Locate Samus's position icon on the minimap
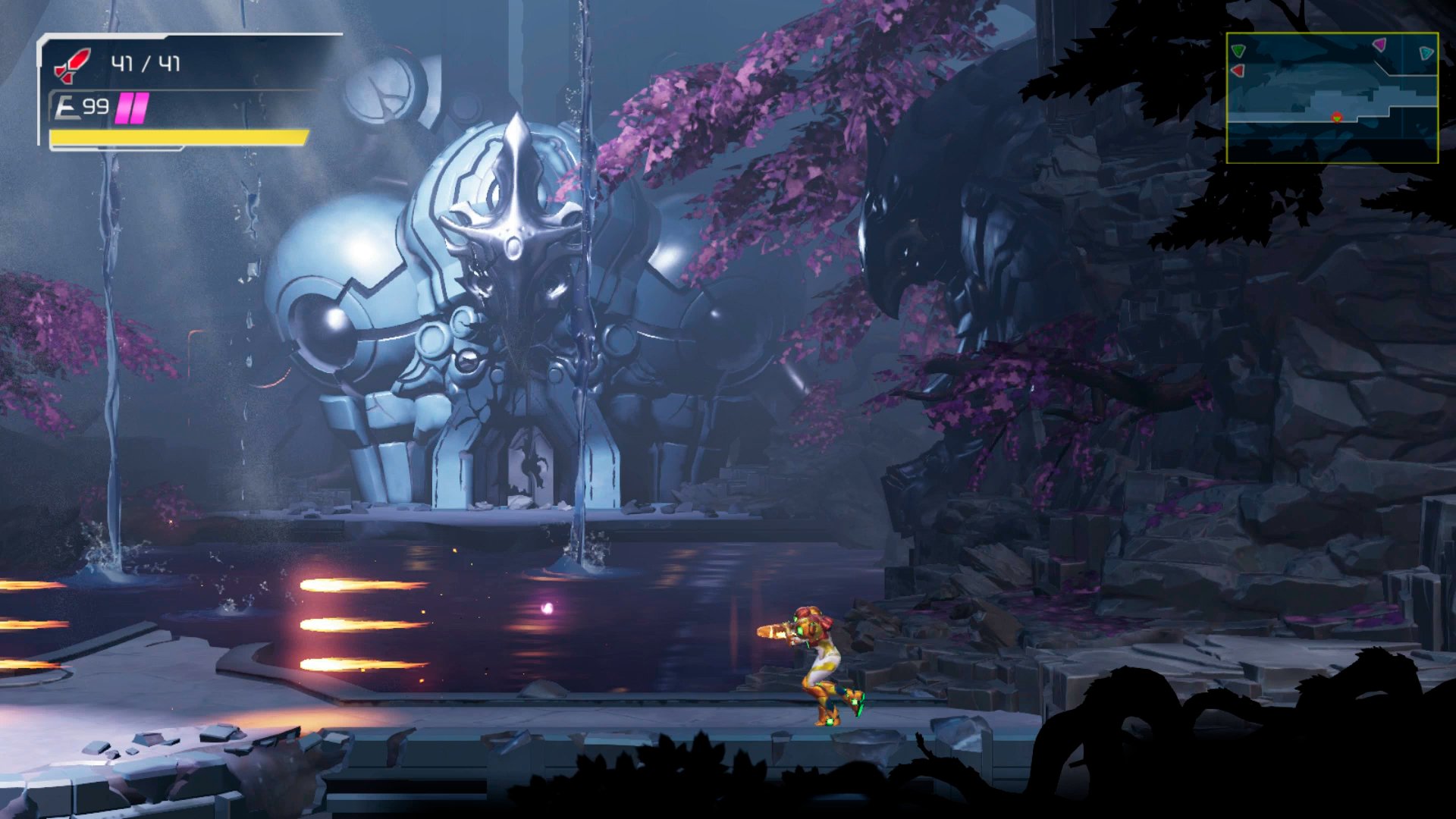Image resolution: width=1456 pixels, height=819 pixels. 1336,118
